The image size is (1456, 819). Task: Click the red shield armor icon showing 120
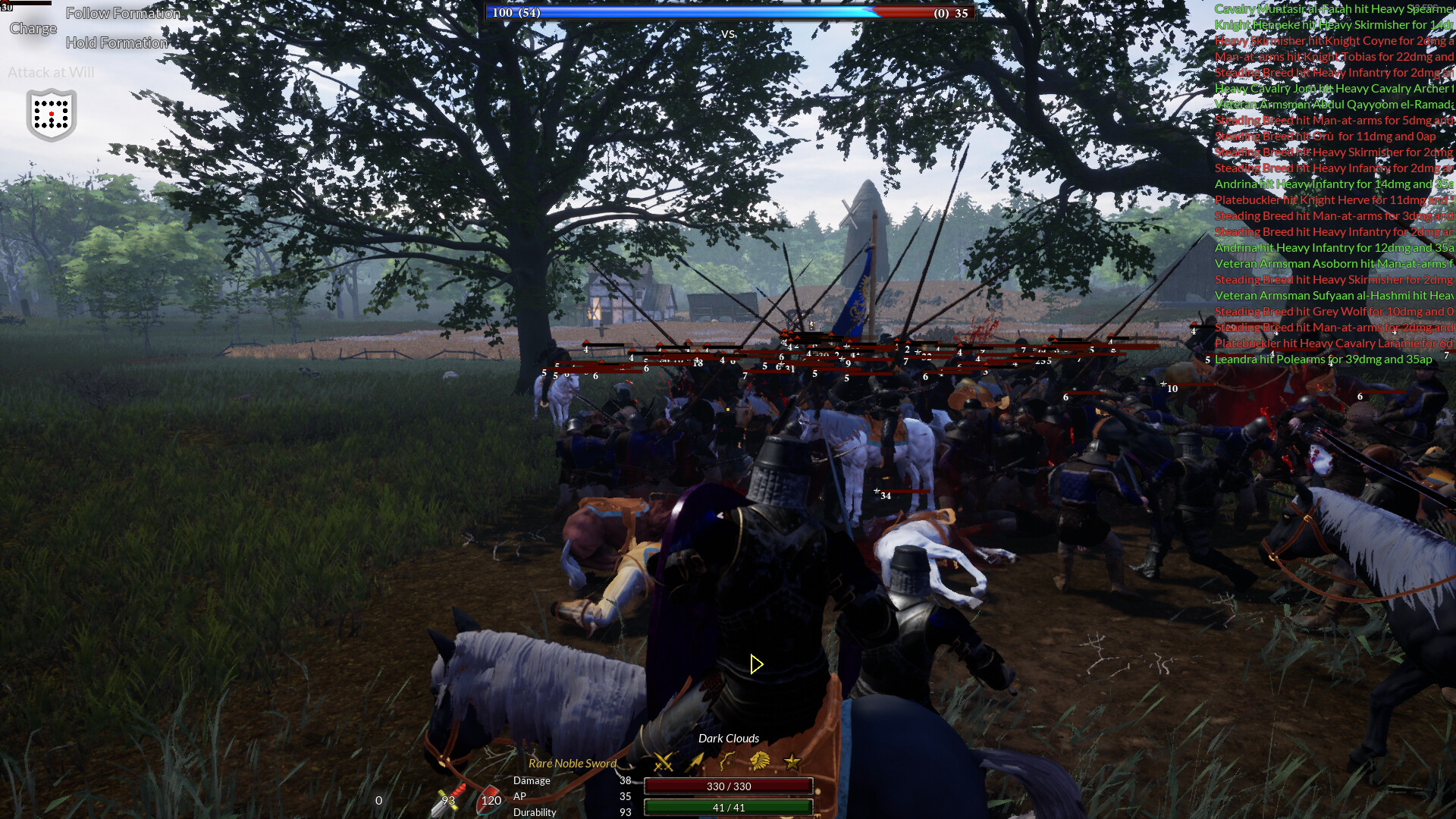click(x=490, y=800)
